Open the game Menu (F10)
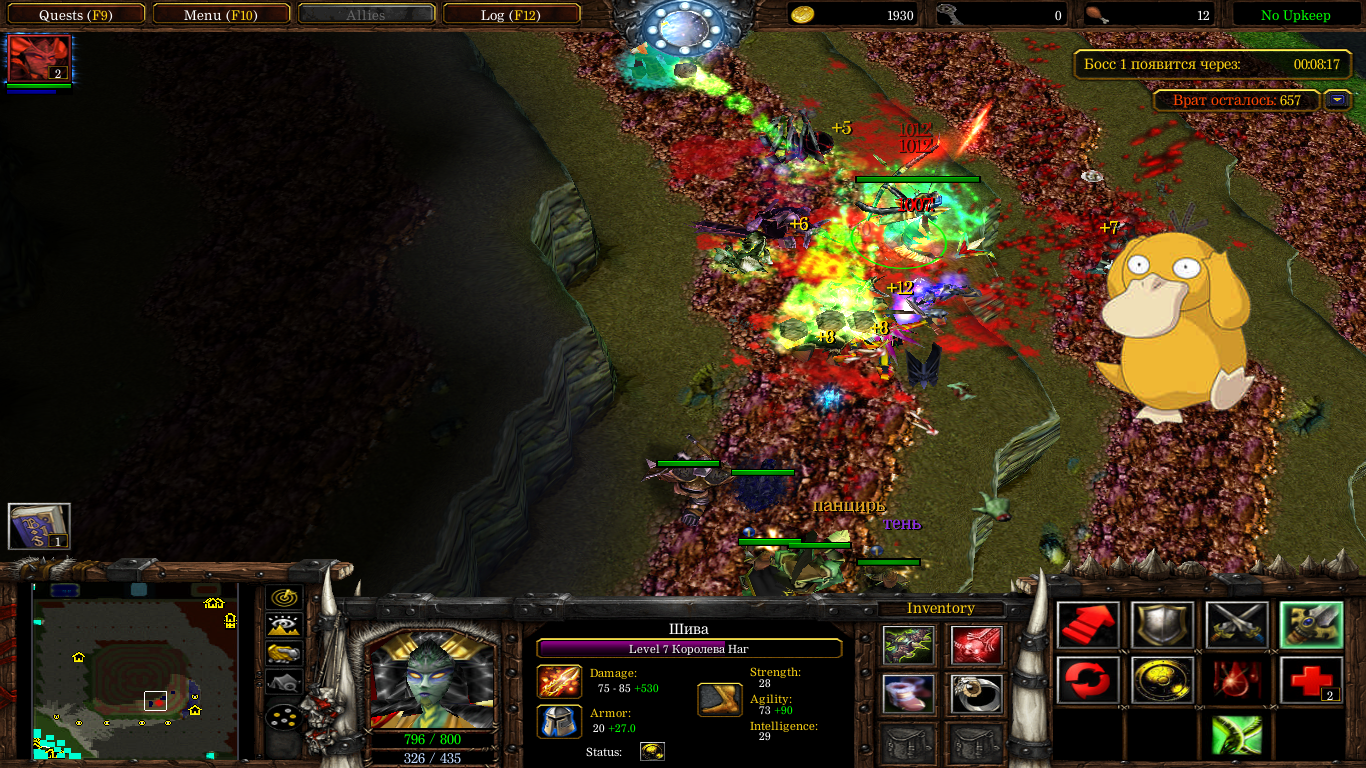The width and height of the screenshot is (1366, 768). pos(223,15)
